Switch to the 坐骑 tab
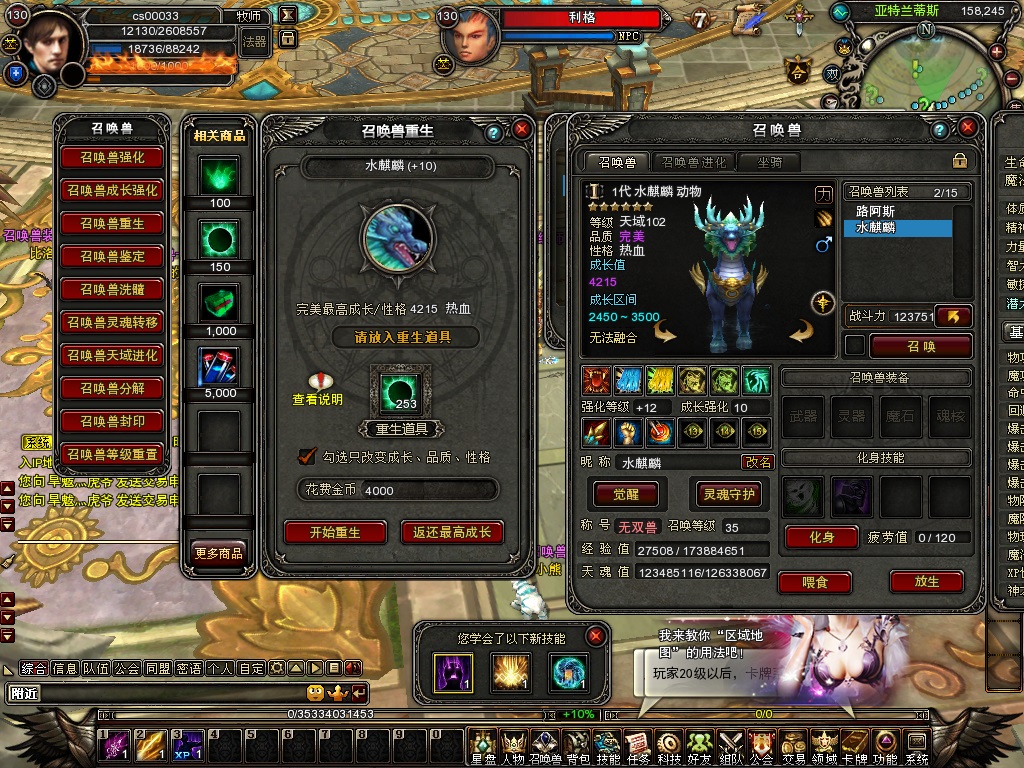 pos(769,161)
